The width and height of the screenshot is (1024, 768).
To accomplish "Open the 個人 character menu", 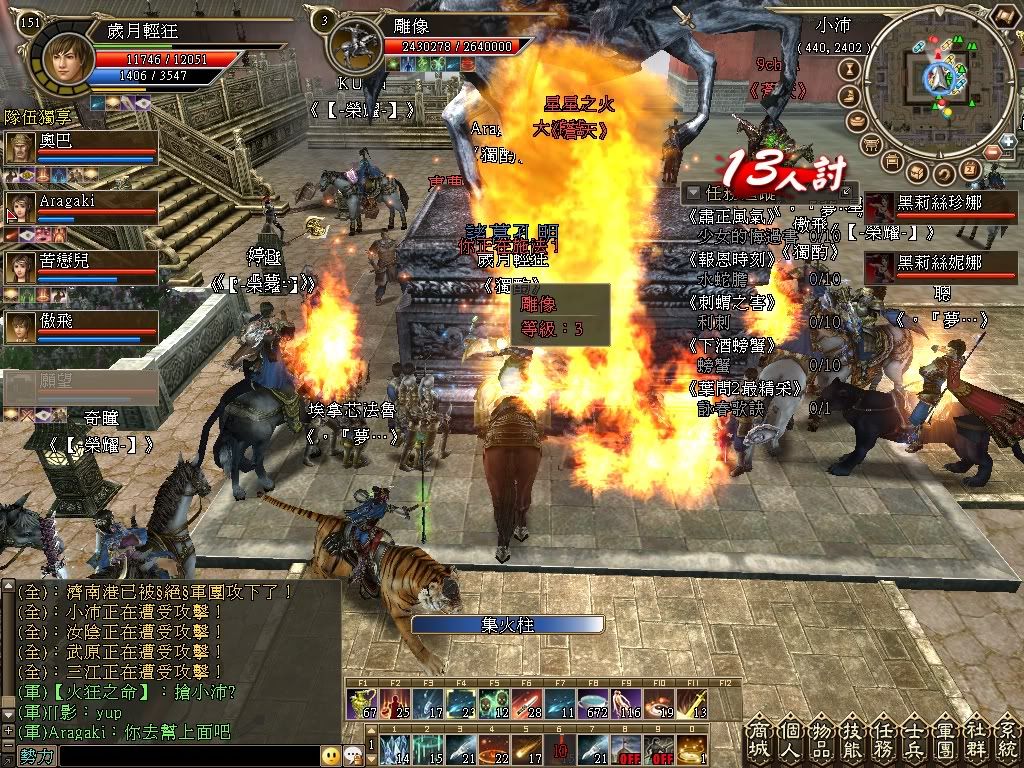I will coord(788,741).
